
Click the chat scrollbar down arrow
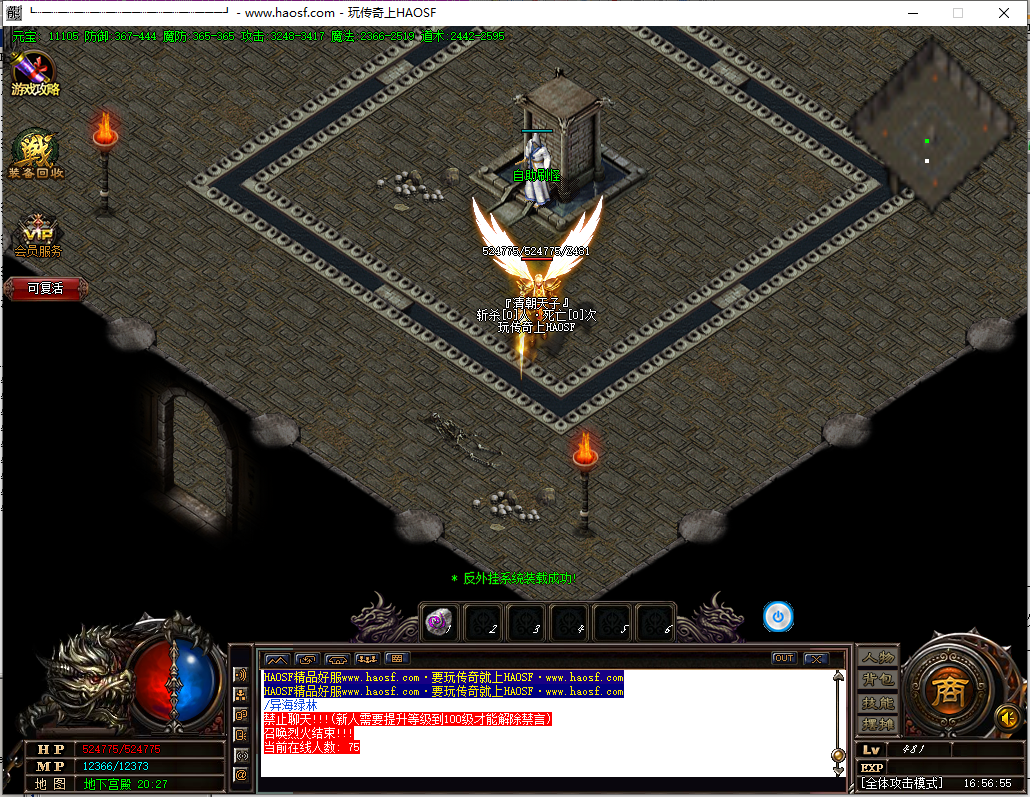[x=838, y=771]
